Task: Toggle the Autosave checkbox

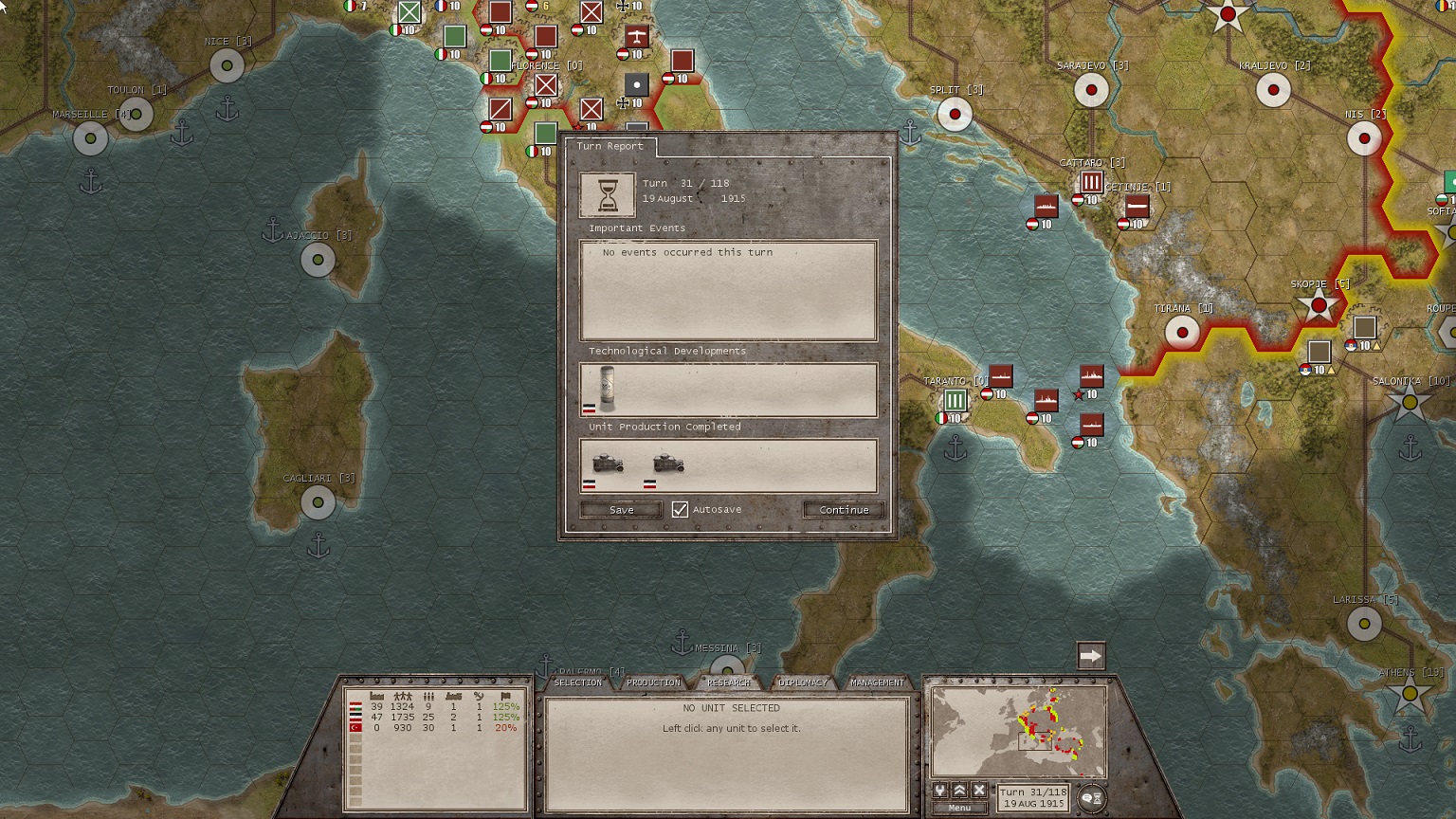Action: point(680,510)
